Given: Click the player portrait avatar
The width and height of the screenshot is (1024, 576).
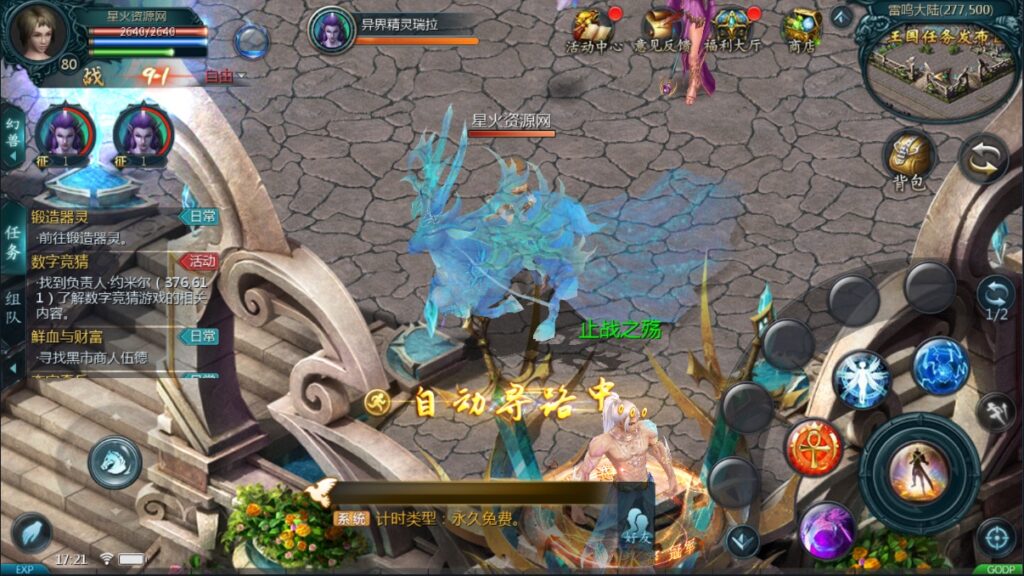Looking at the screenshot, I should point(37,34).
